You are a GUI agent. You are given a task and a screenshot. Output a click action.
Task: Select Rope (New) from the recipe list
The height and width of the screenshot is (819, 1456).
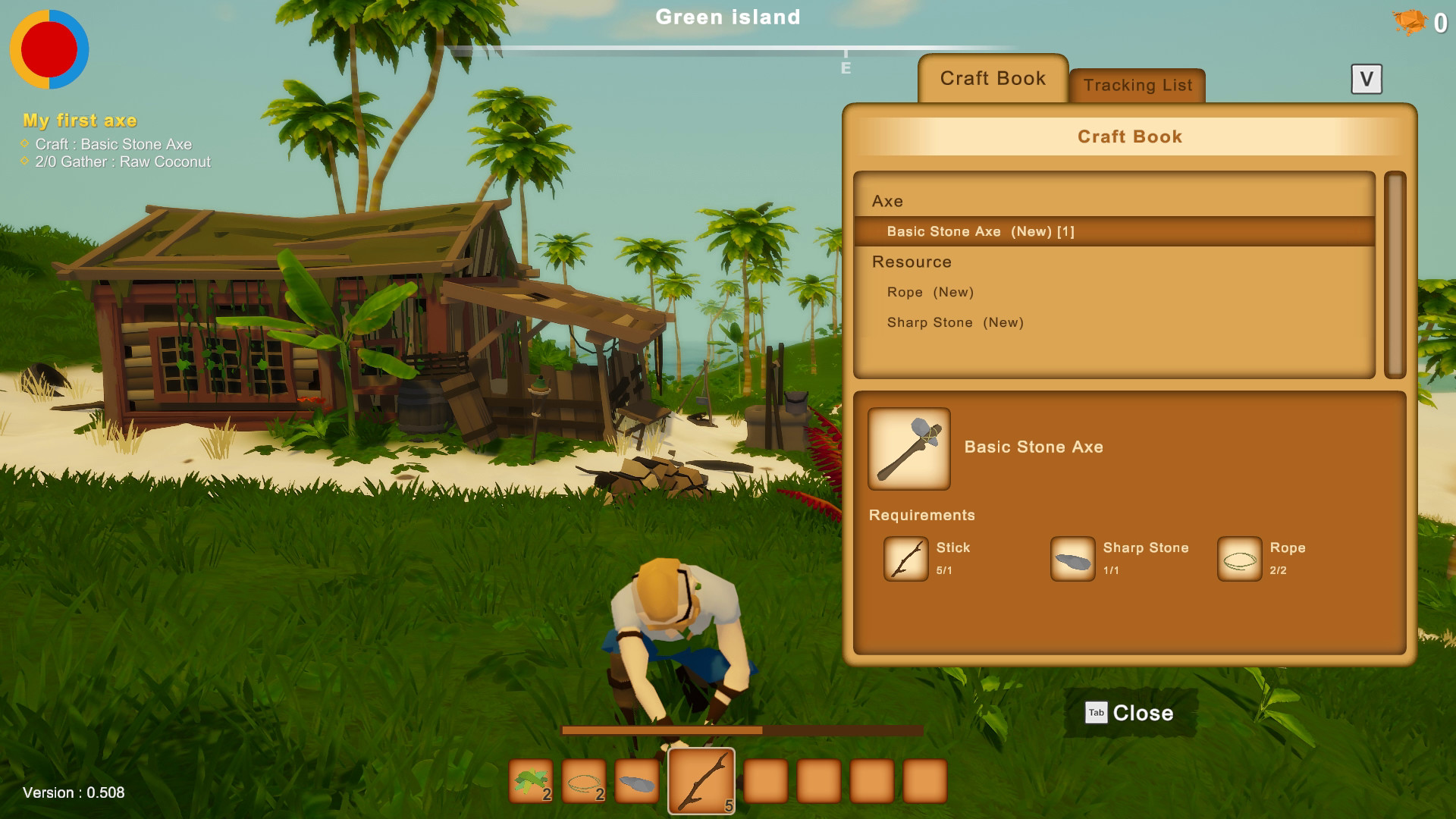(930, 292)
